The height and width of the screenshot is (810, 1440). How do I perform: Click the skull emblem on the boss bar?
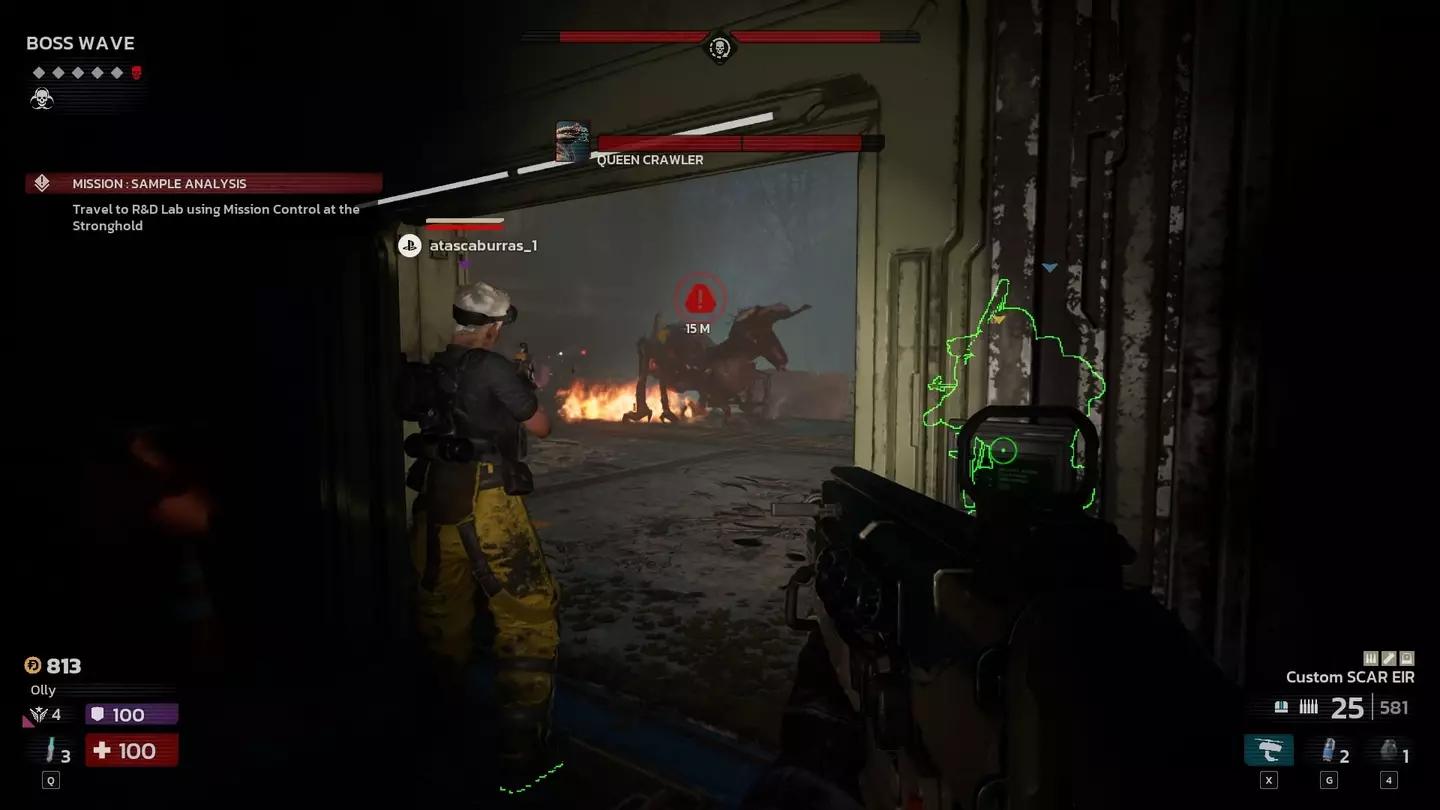(719, 47)
